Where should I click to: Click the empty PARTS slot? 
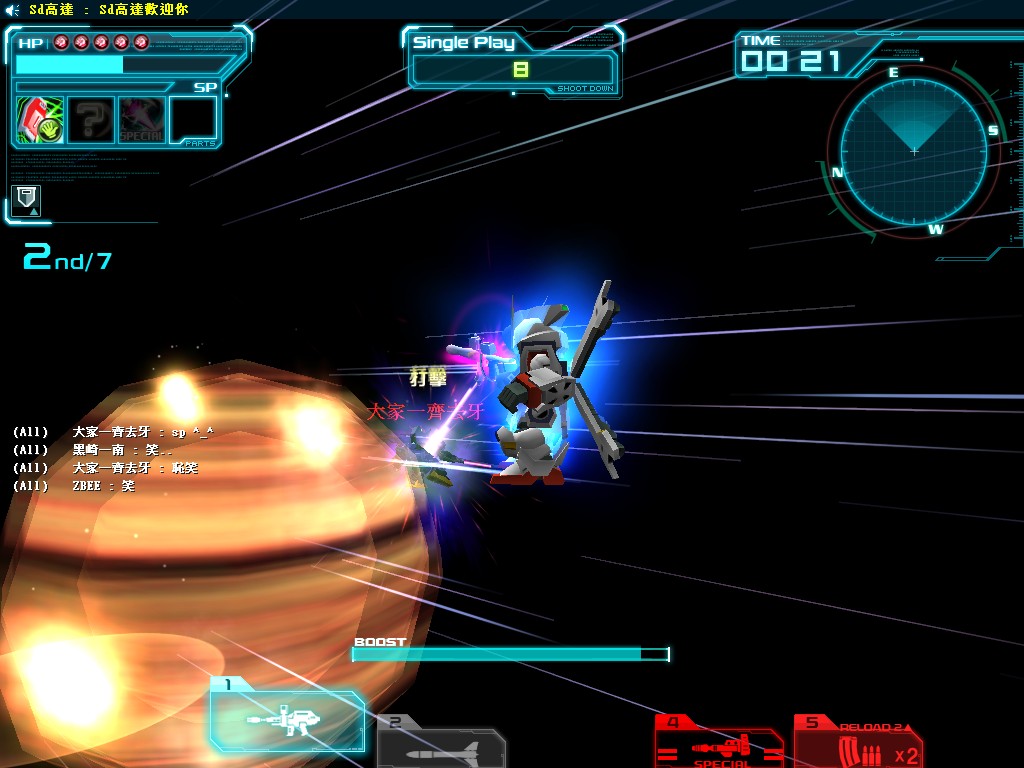point(193,120)
